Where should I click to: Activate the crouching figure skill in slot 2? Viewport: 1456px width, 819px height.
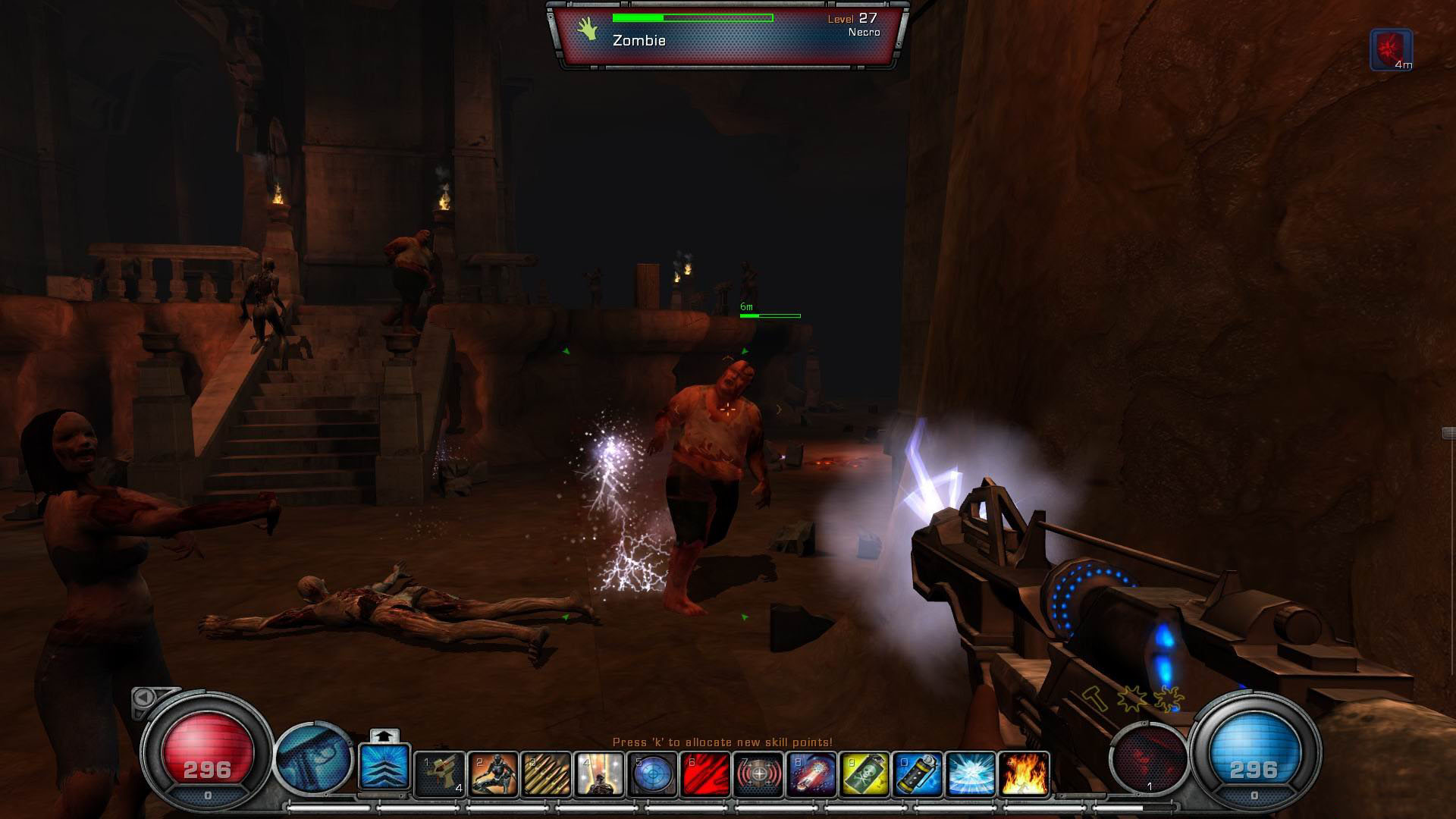pyautogui.click(x=491, y=773)
